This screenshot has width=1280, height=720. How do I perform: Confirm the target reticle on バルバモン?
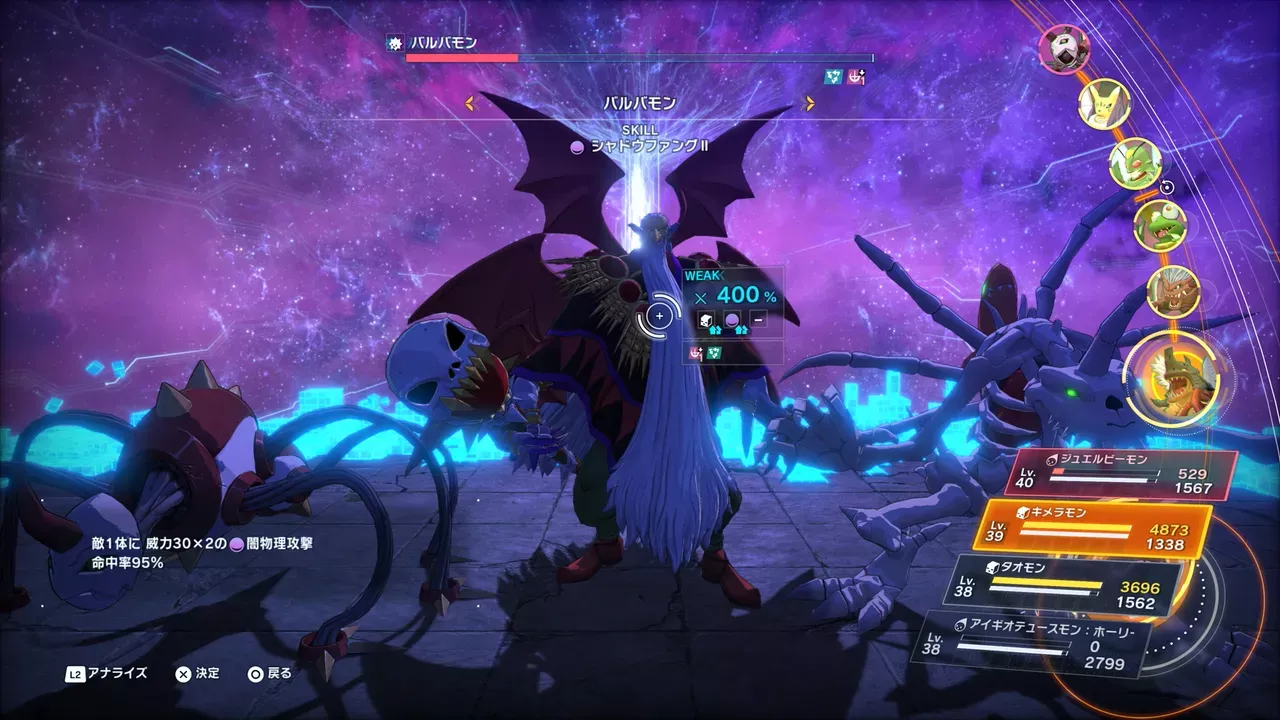point(659,317)
